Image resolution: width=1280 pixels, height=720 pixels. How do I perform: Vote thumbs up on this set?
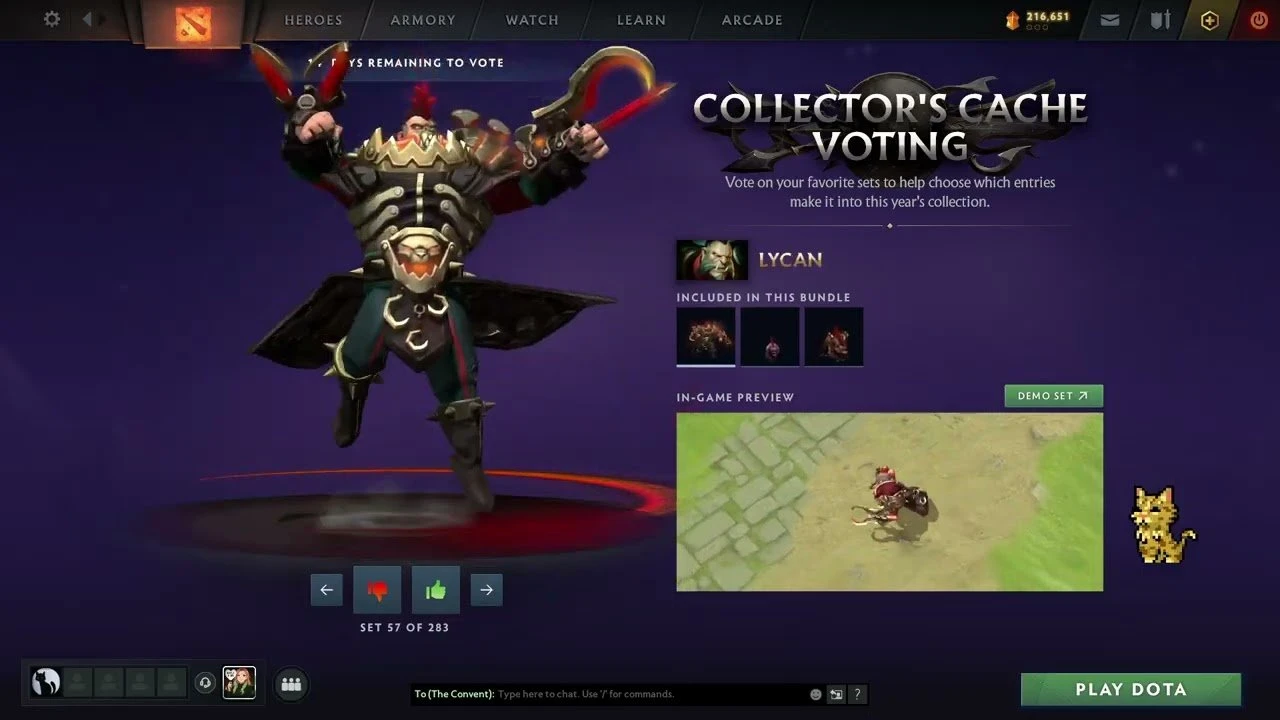(x=435, y=590)
